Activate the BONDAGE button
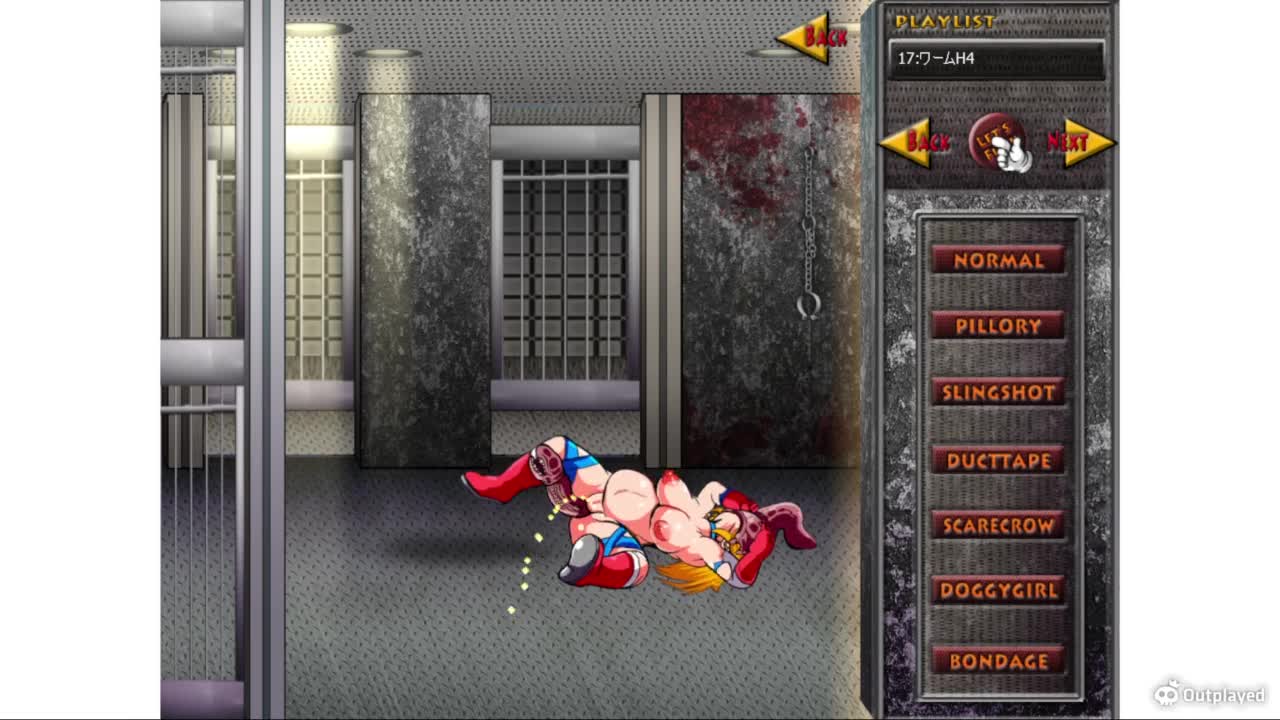 (997, 661)
